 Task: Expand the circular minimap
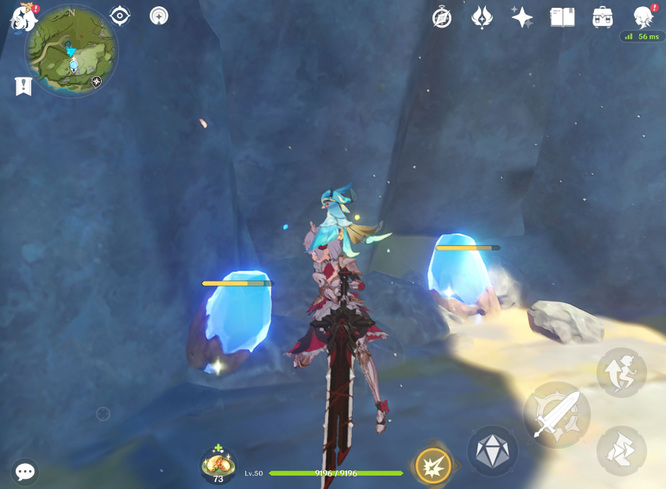(x=71, y=50)
